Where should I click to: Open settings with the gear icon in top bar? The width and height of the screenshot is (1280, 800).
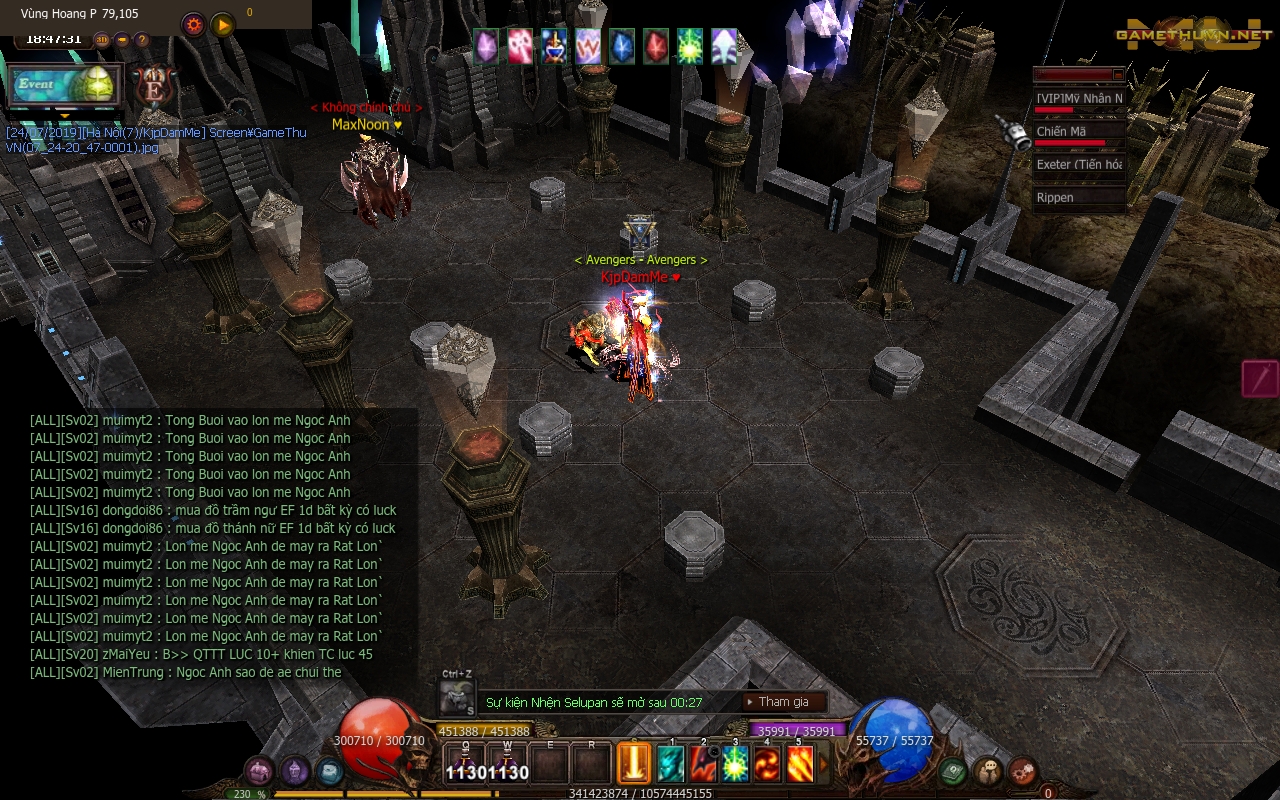click(193, 24)
